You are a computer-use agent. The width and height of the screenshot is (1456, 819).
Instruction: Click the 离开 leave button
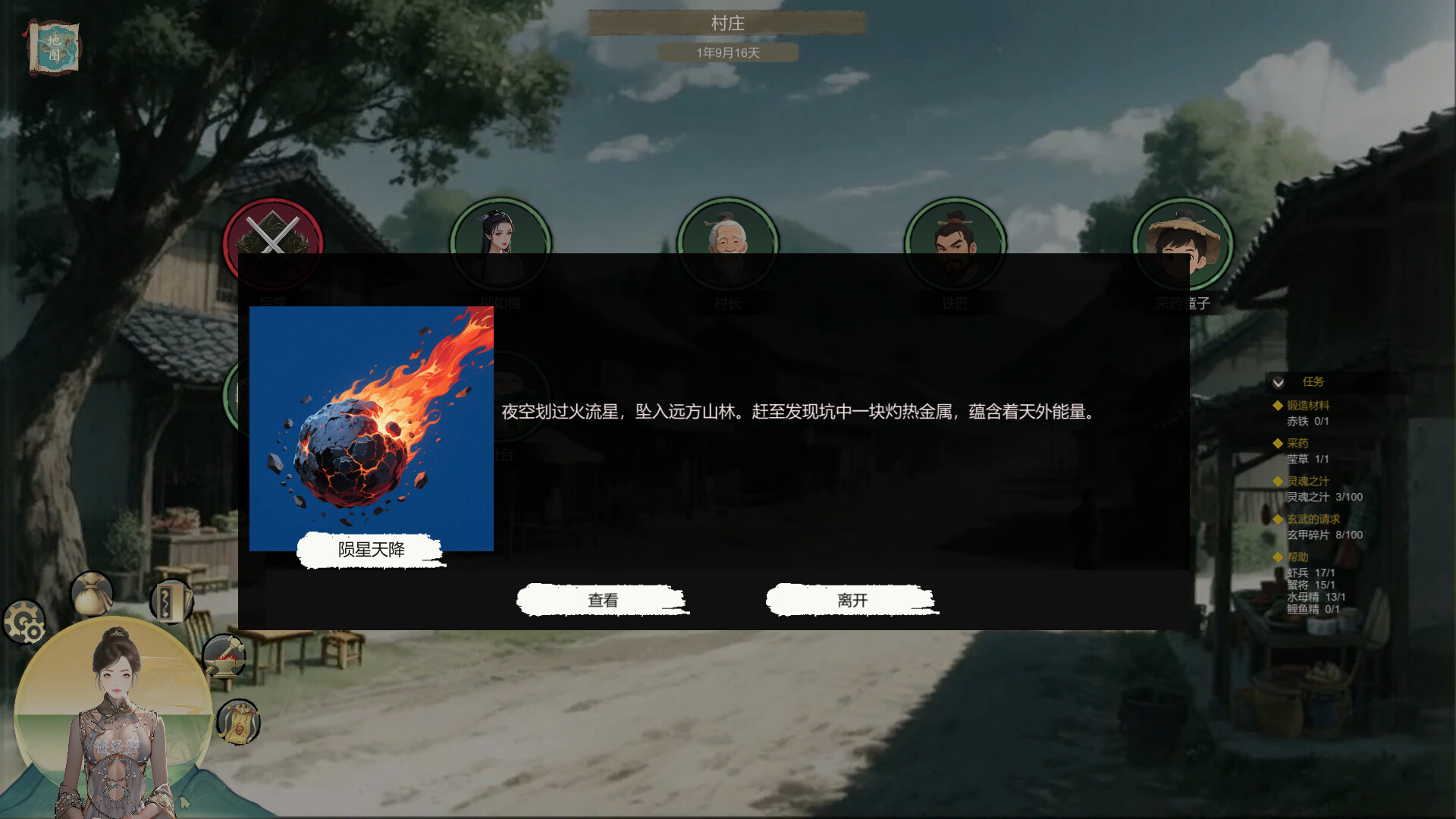coord(852,599)
